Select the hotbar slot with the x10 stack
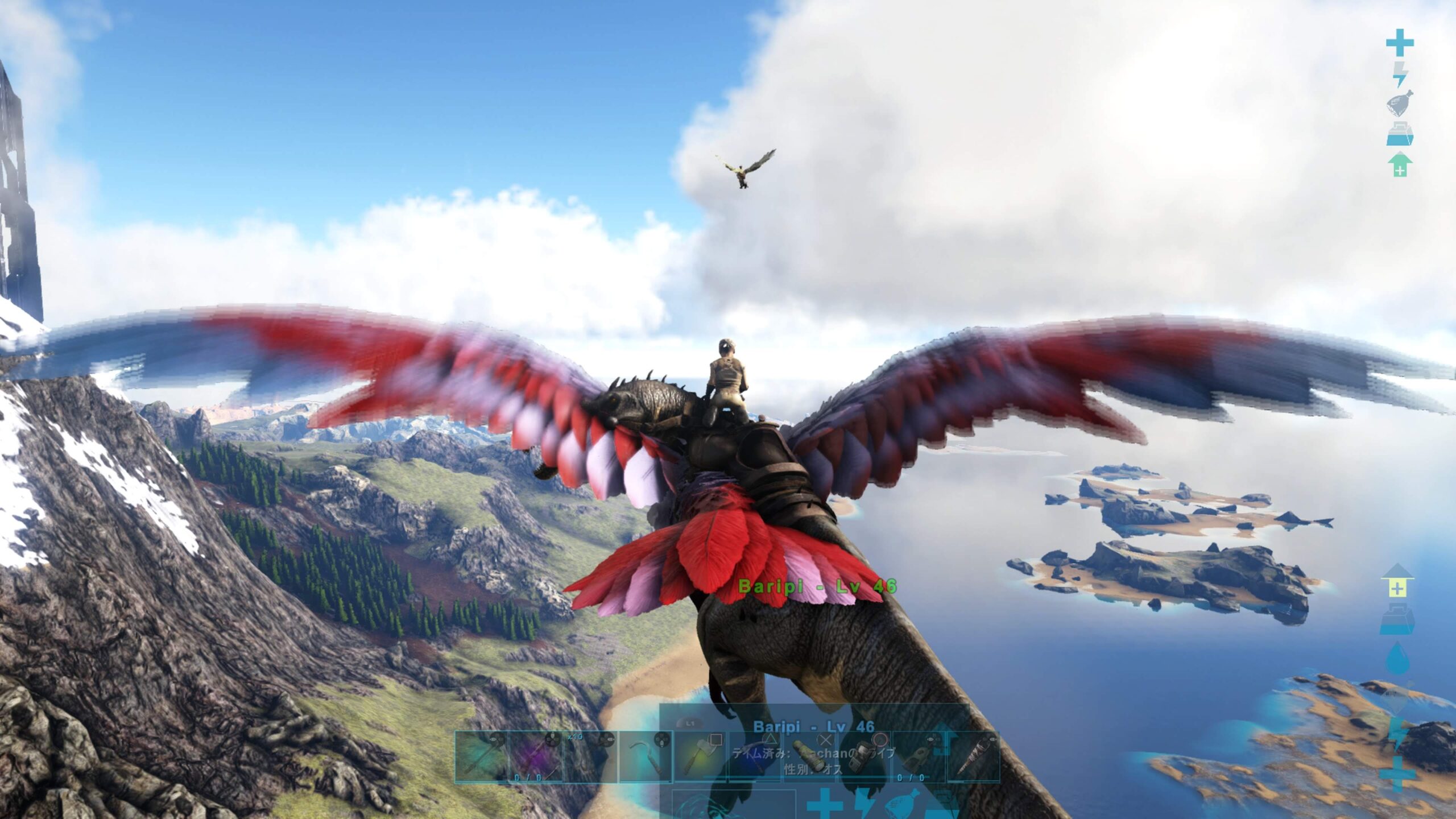This screenshot has height=819, width=1456. (590, 756)
